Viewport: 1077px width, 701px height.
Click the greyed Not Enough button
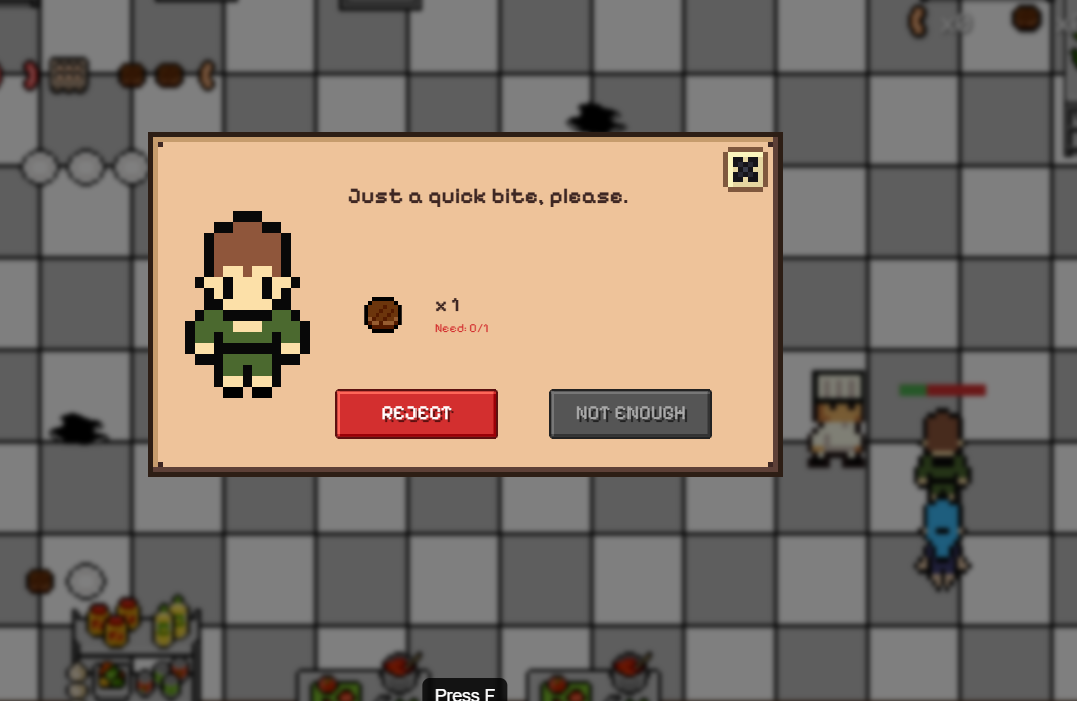click(x=630, y=414)
